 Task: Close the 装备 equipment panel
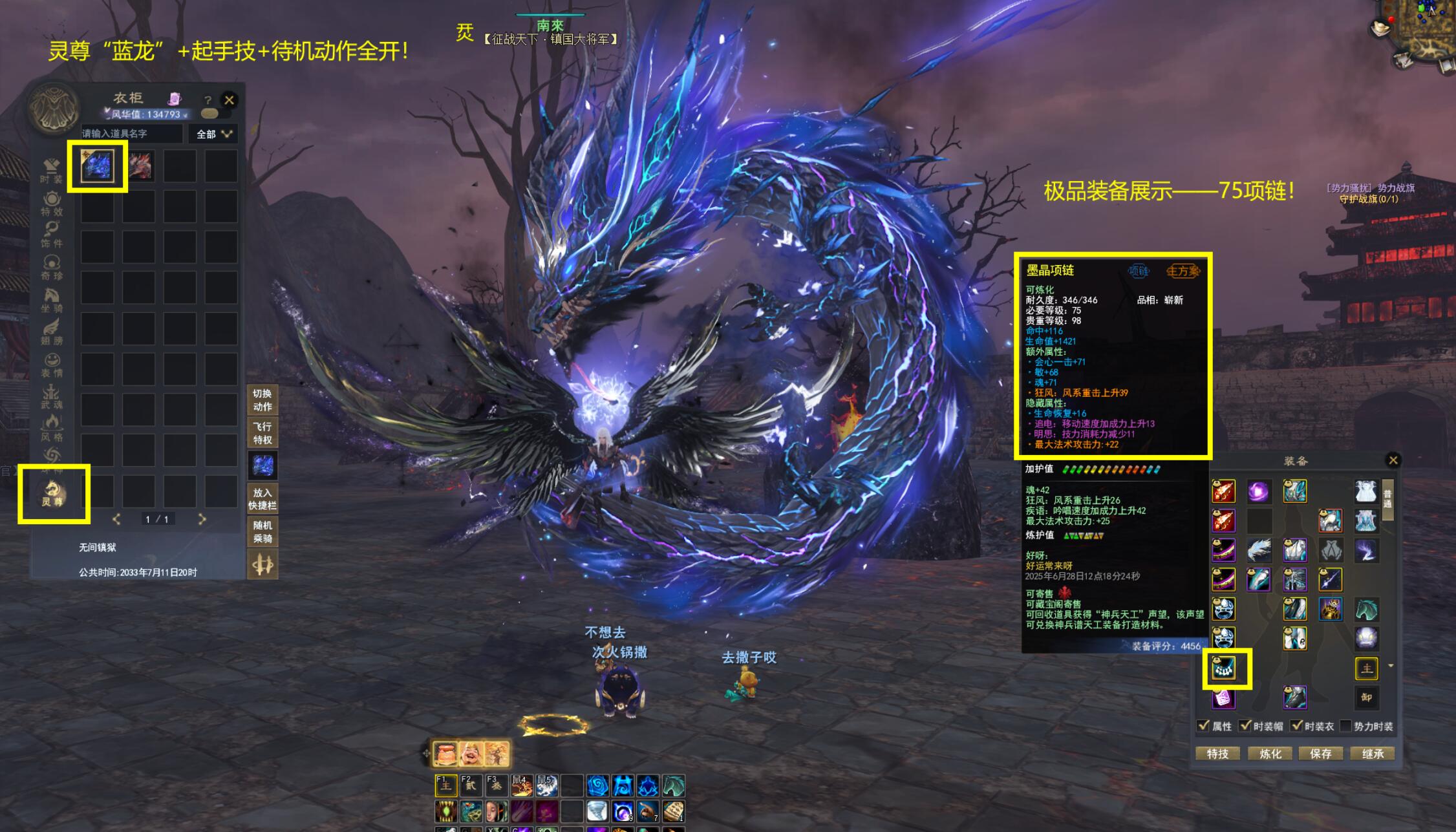coord(1393,460)
